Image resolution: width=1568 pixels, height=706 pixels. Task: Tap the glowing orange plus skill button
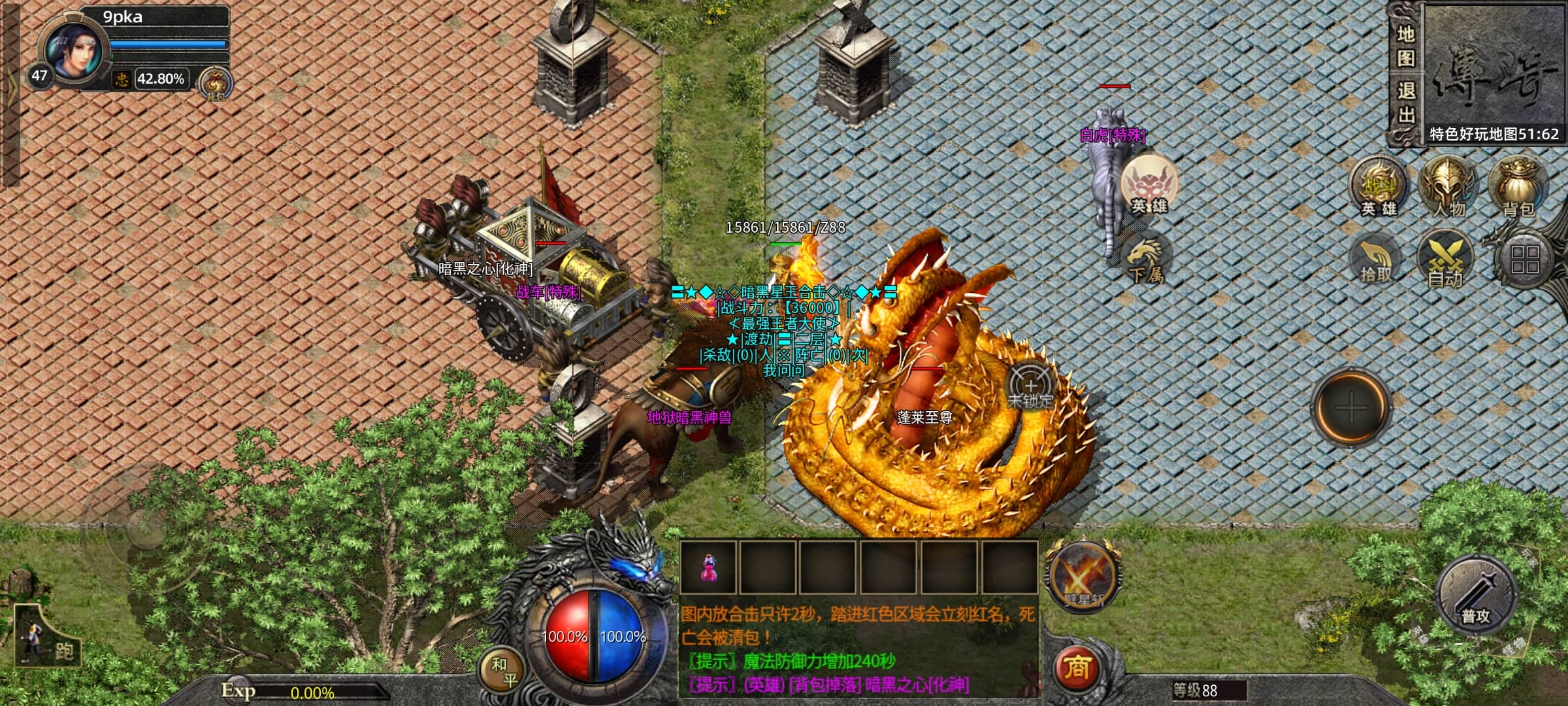point(1351,409)
